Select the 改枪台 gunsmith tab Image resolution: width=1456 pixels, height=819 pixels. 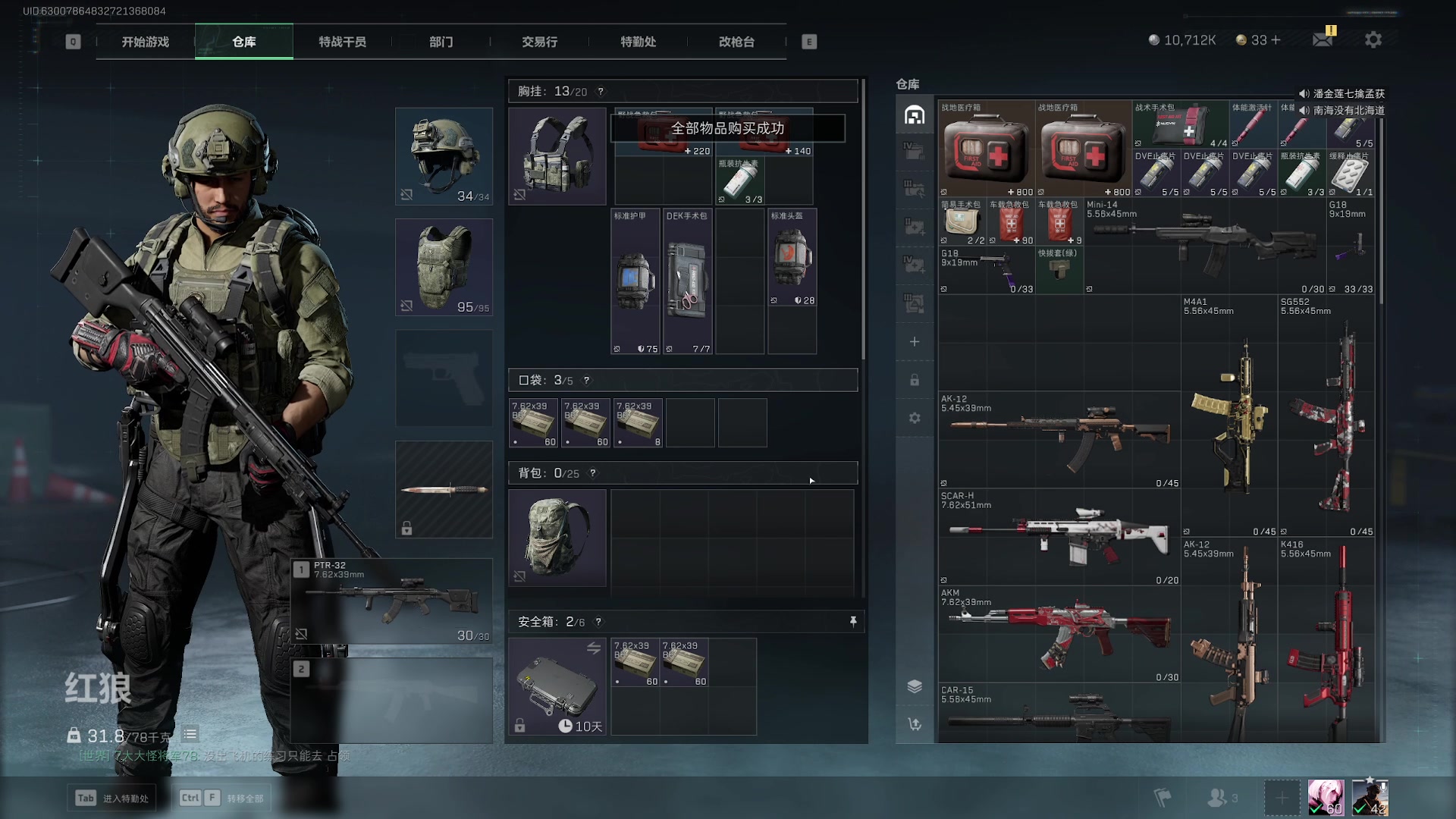736,42
